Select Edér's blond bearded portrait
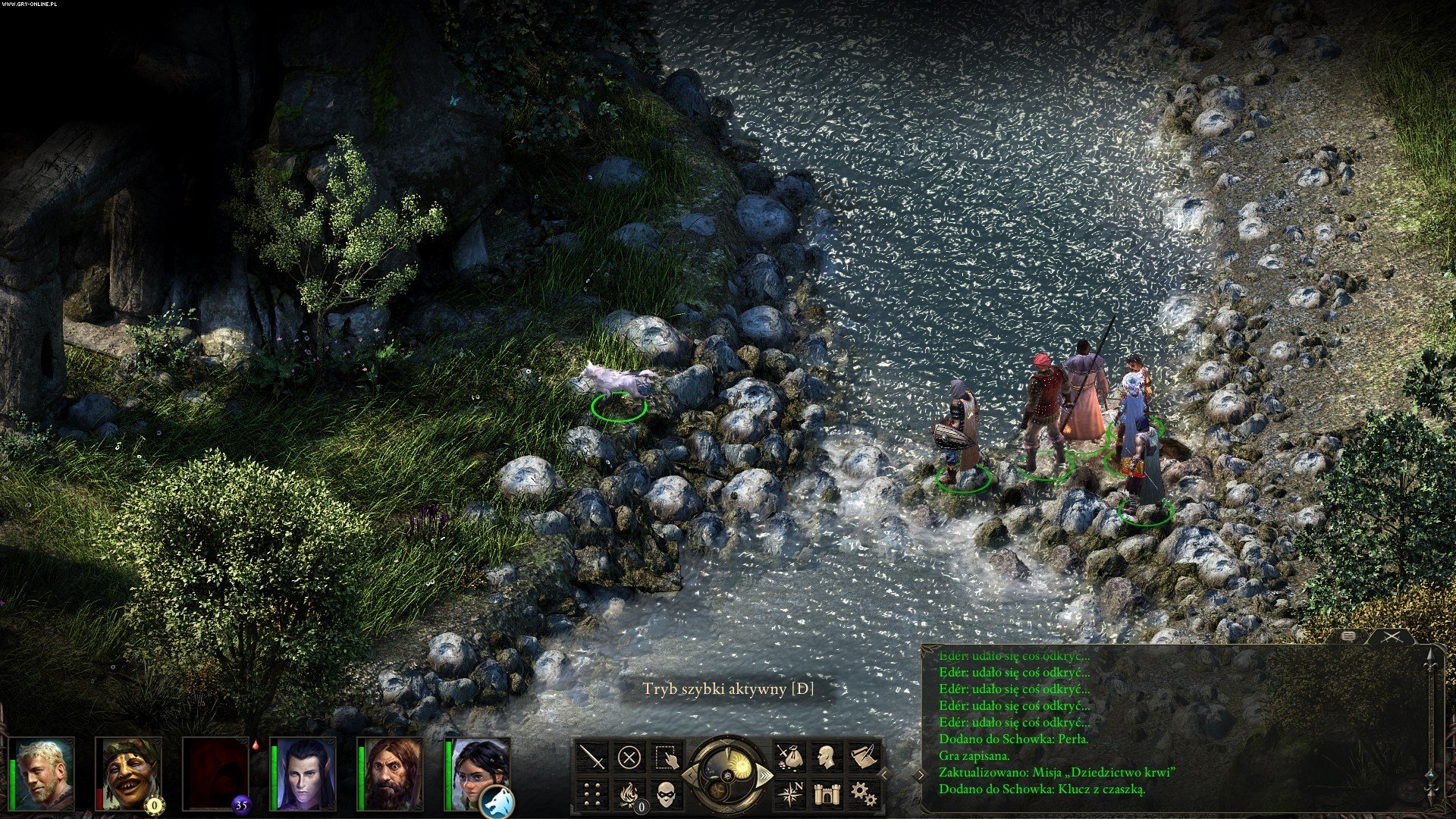1456x819 pixels. pyautogui.click(x=42, y=773)
